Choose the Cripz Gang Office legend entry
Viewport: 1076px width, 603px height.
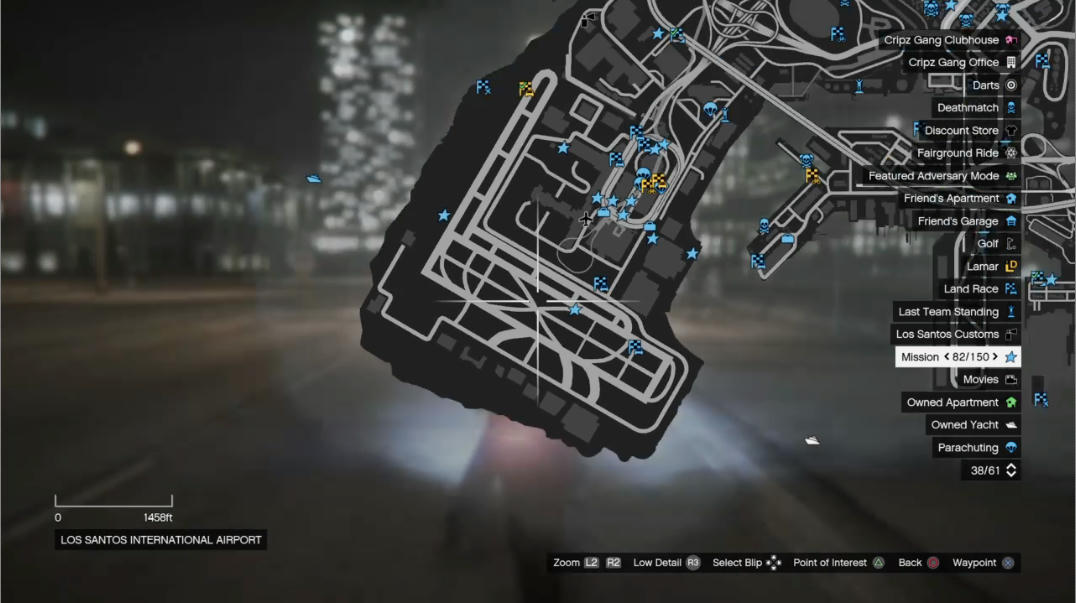(x=962, y=63)
